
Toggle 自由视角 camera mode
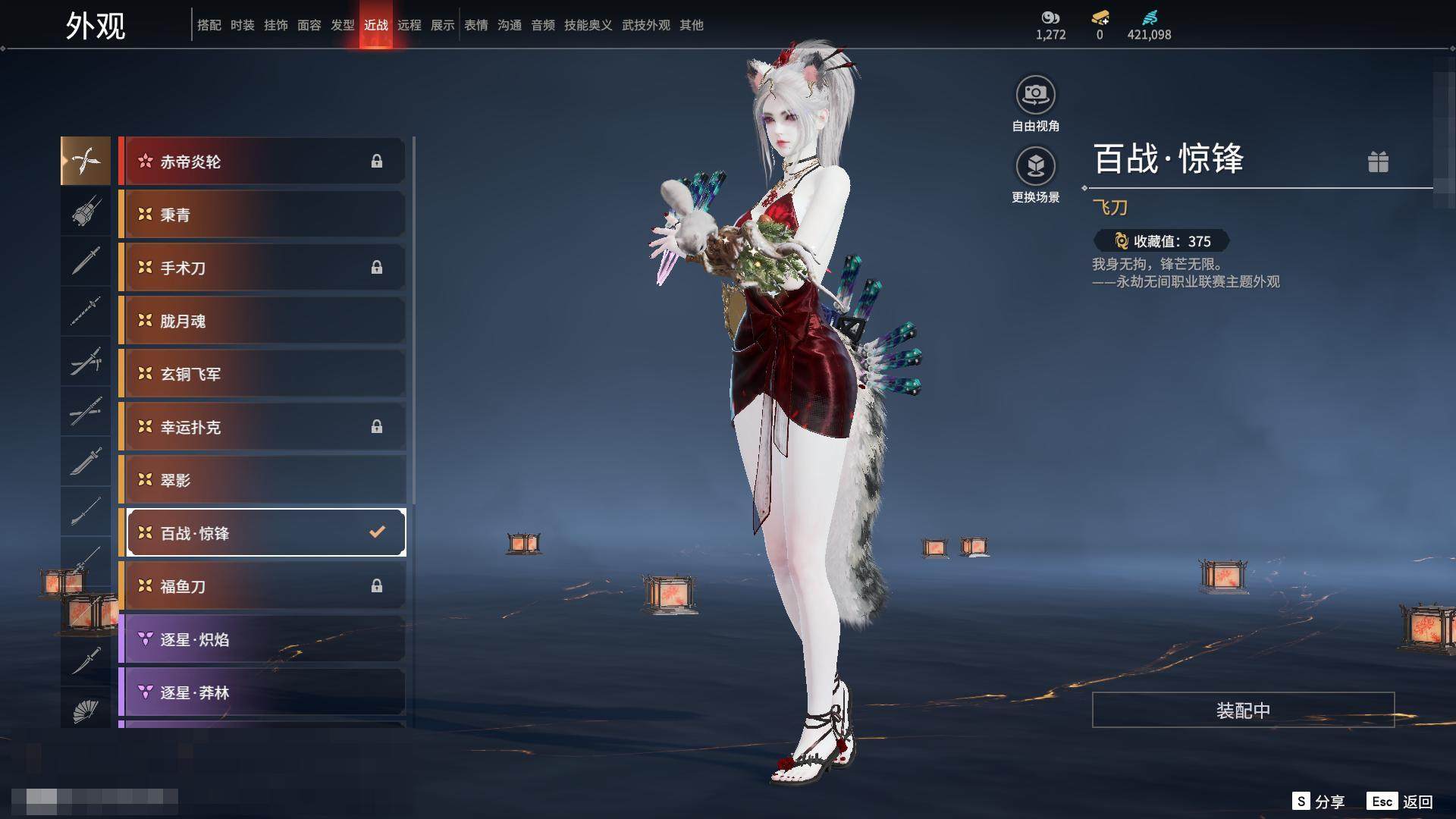tap(1035, 96)
